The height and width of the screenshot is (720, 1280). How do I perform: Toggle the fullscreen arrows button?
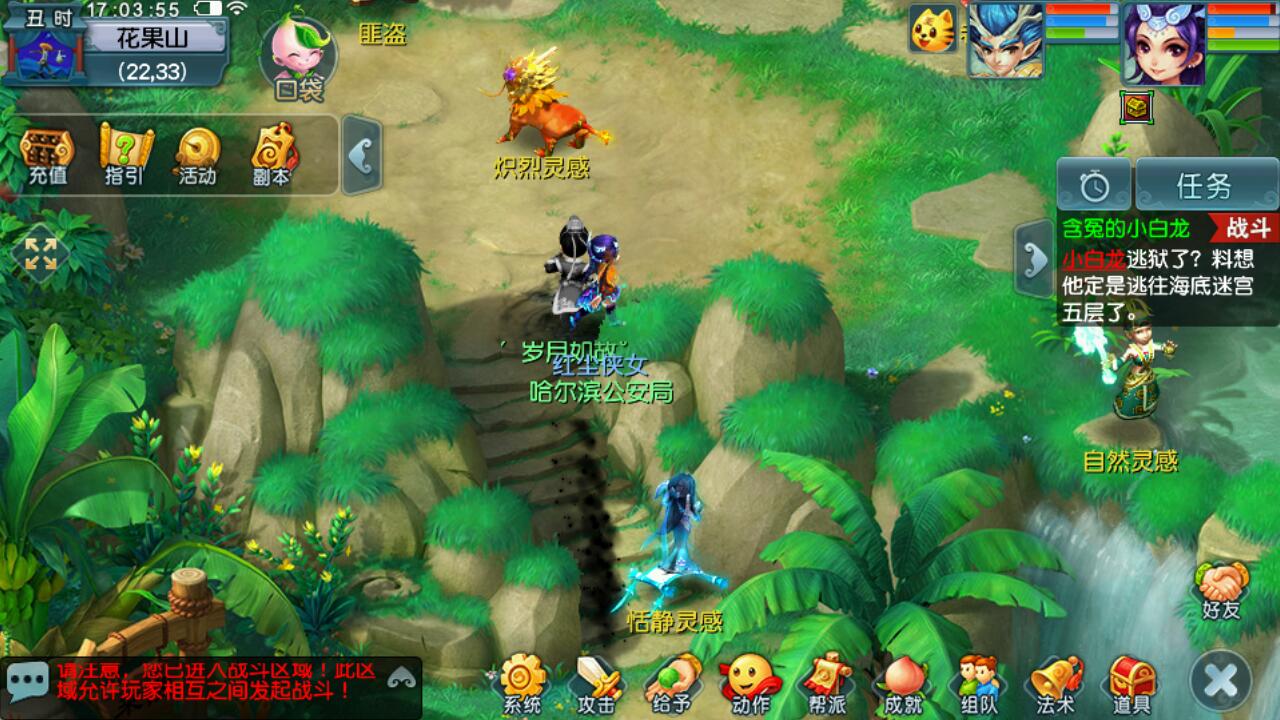(x=41, y=253)
